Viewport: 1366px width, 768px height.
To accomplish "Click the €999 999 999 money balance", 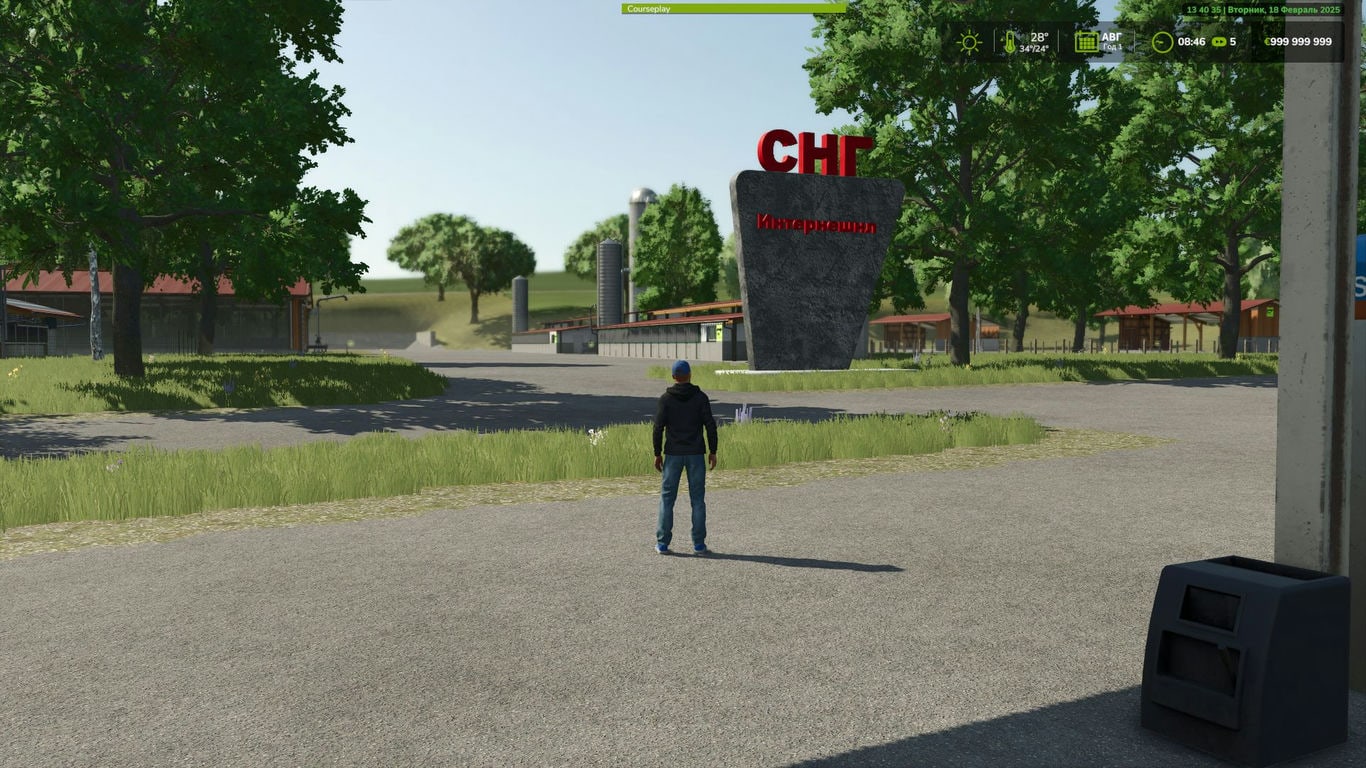I will point(1302,41).
